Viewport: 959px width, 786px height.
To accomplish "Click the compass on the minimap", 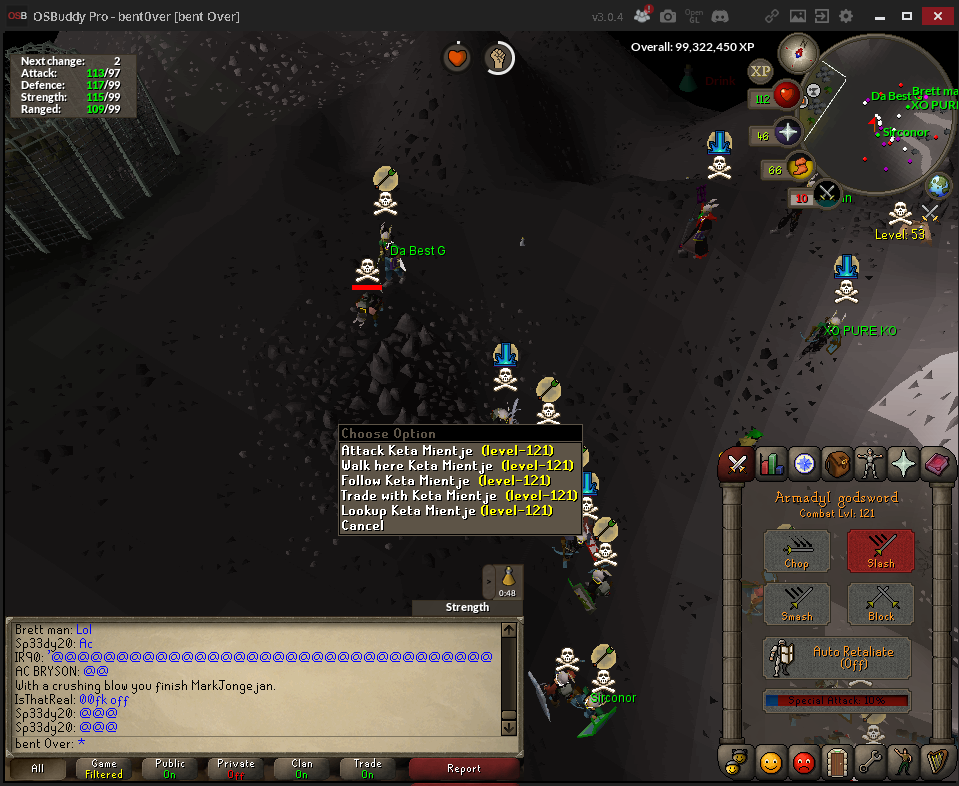I will (798, 51).
